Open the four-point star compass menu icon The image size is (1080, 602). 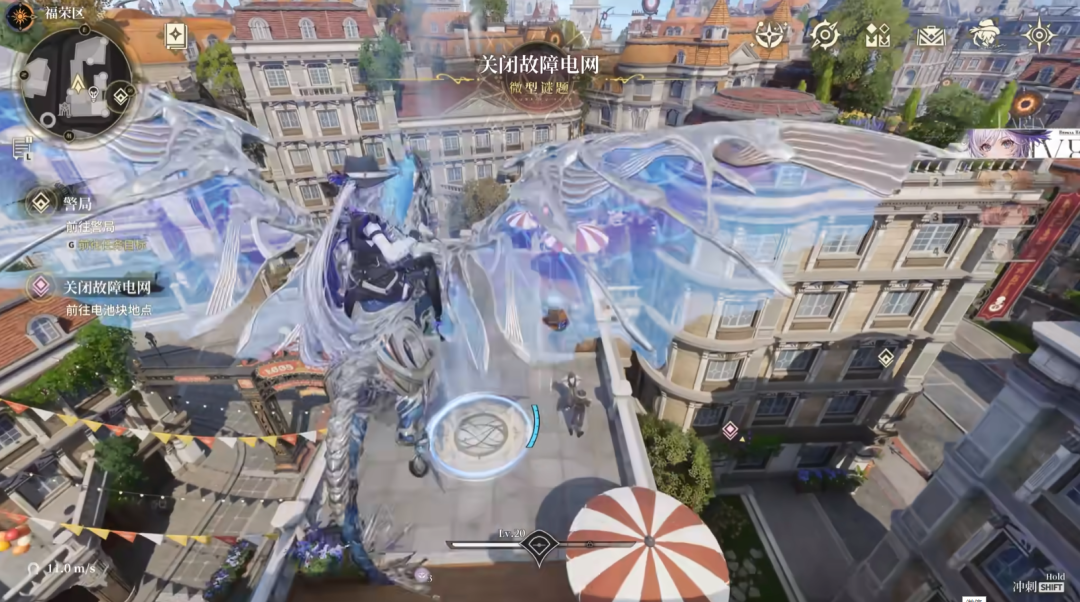pos(768,36)
